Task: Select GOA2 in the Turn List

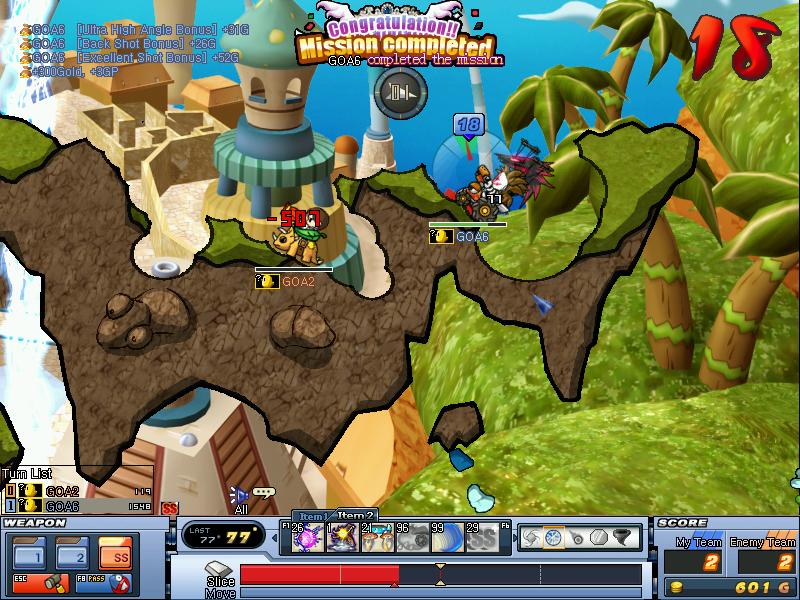Action: click(x=62, y=491)
